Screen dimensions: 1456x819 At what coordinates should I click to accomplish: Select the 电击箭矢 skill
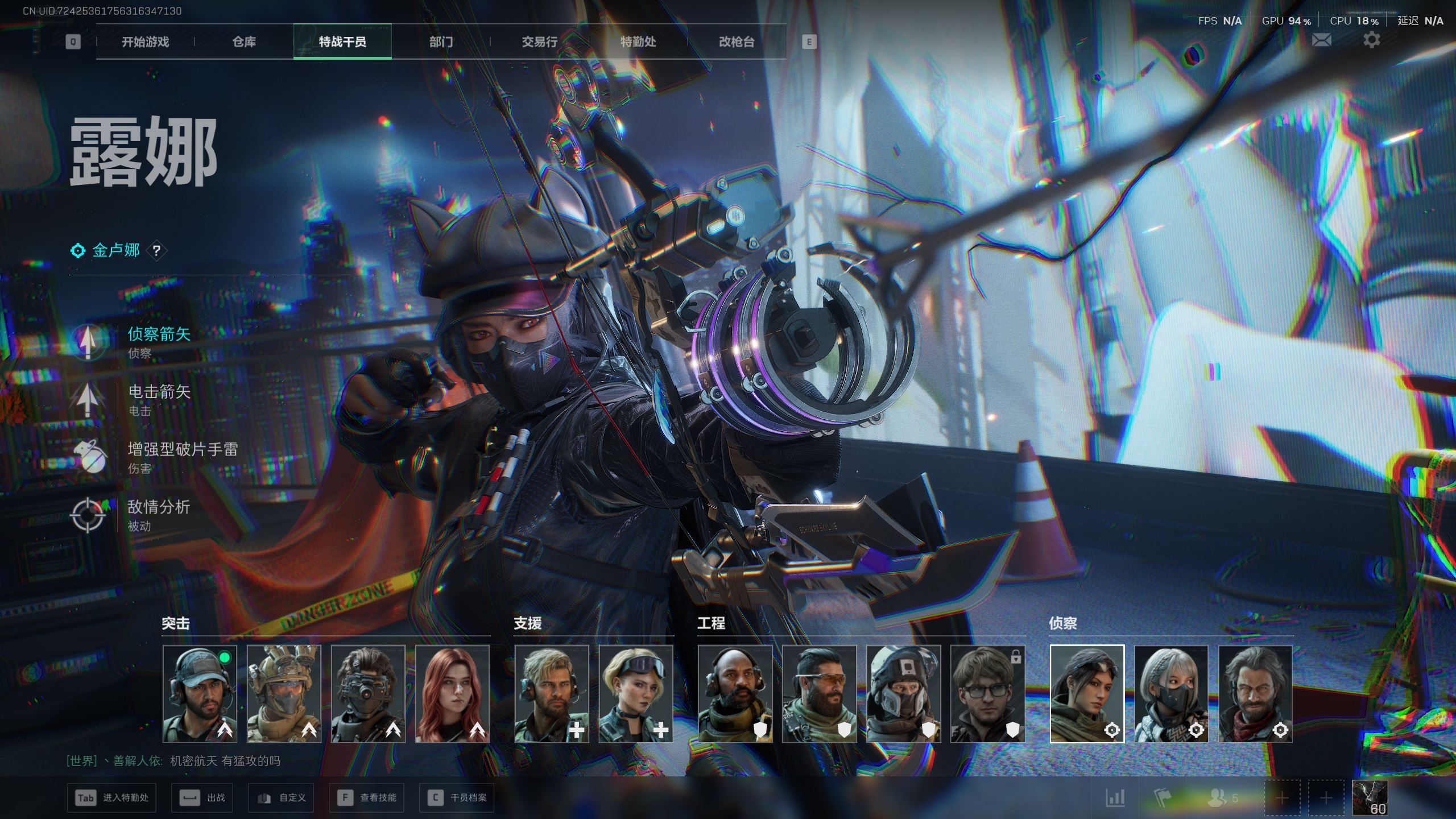coord(158,392)
